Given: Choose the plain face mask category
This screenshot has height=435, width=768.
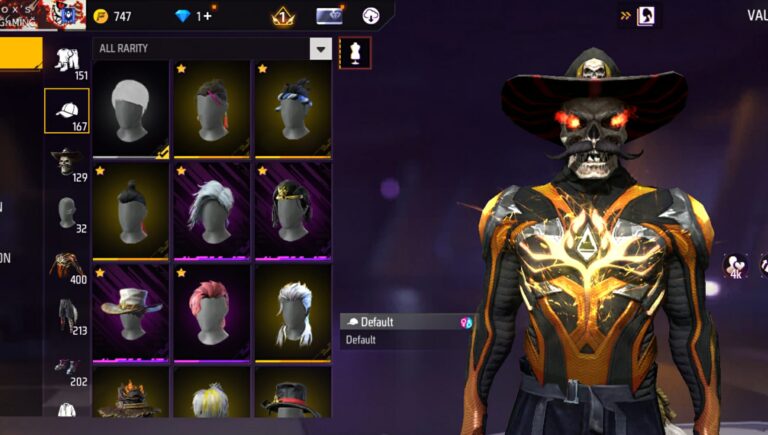Looking at the screenshot, I should [67, 213].
